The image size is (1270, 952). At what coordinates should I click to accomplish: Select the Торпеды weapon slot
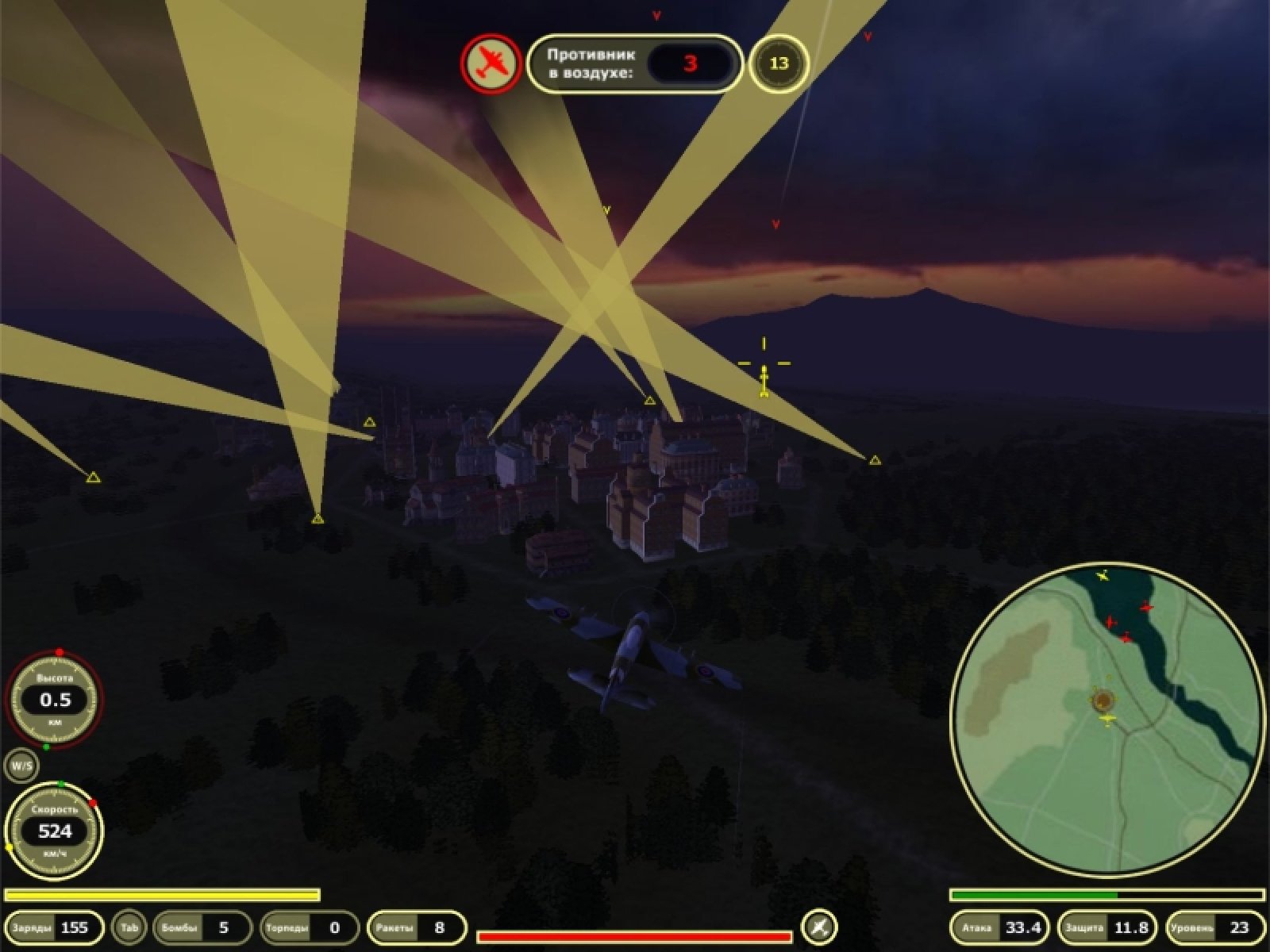[x=309, y=927]
